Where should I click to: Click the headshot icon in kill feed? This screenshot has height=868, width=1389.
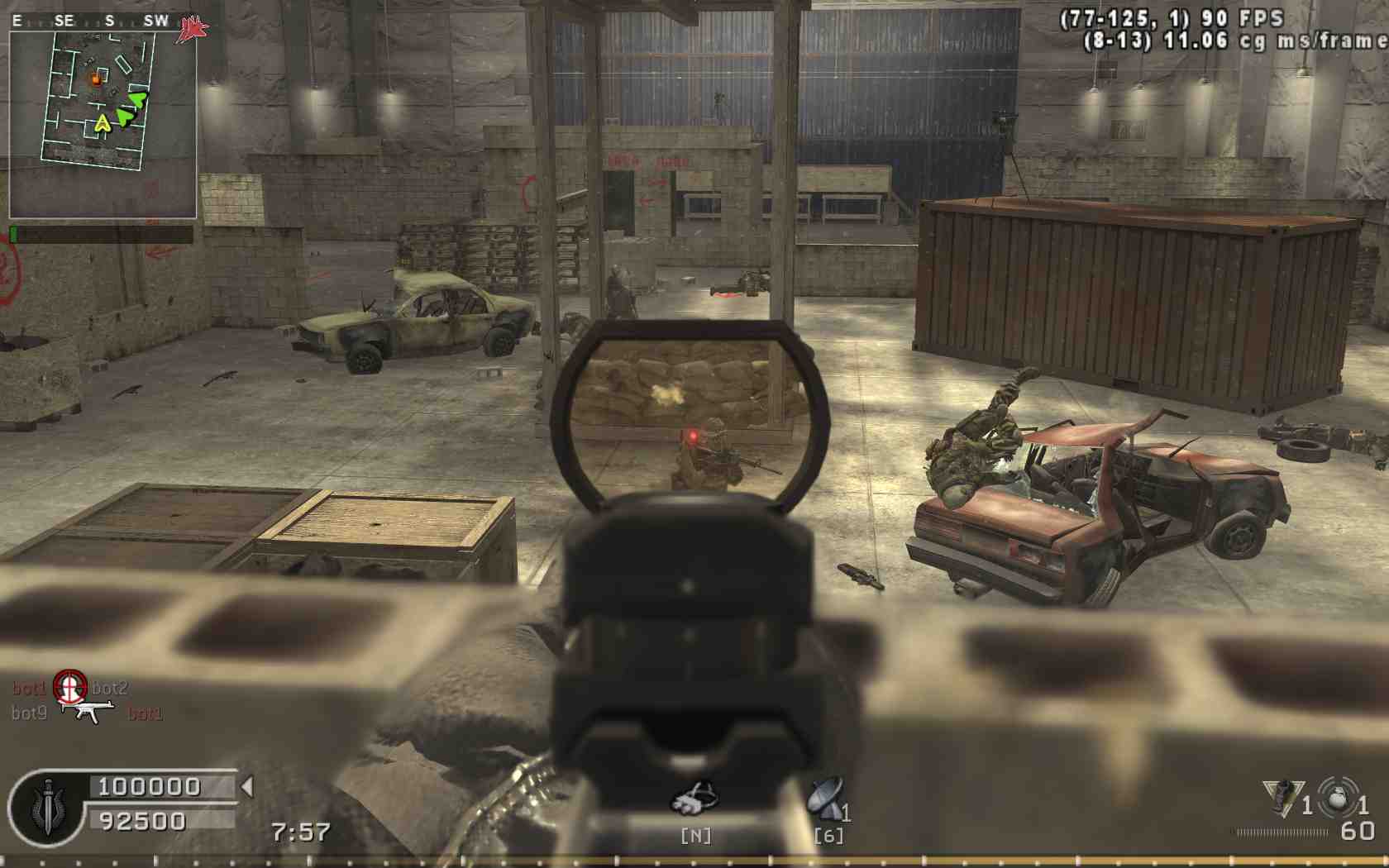(69, 685)
